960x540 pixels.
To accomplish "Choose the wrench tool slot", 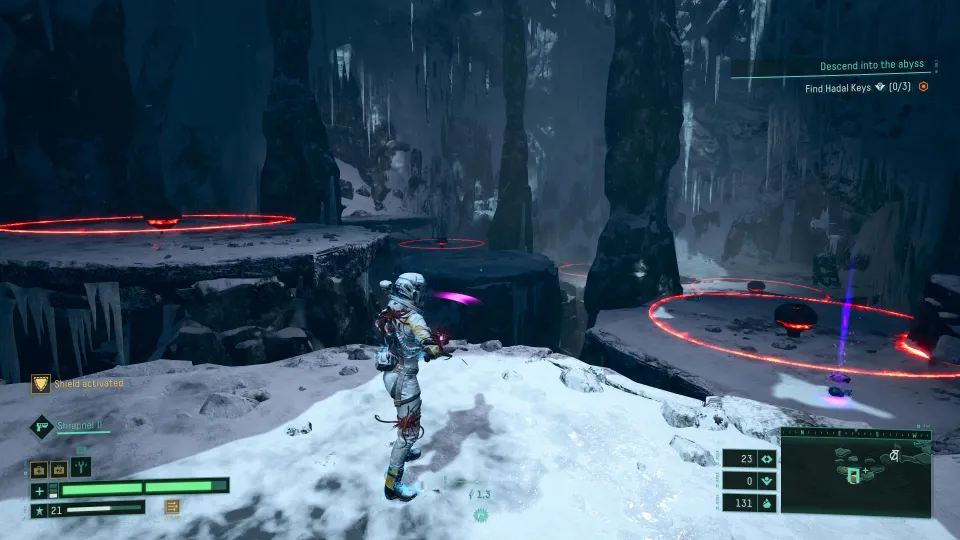I will pos(81,466).
